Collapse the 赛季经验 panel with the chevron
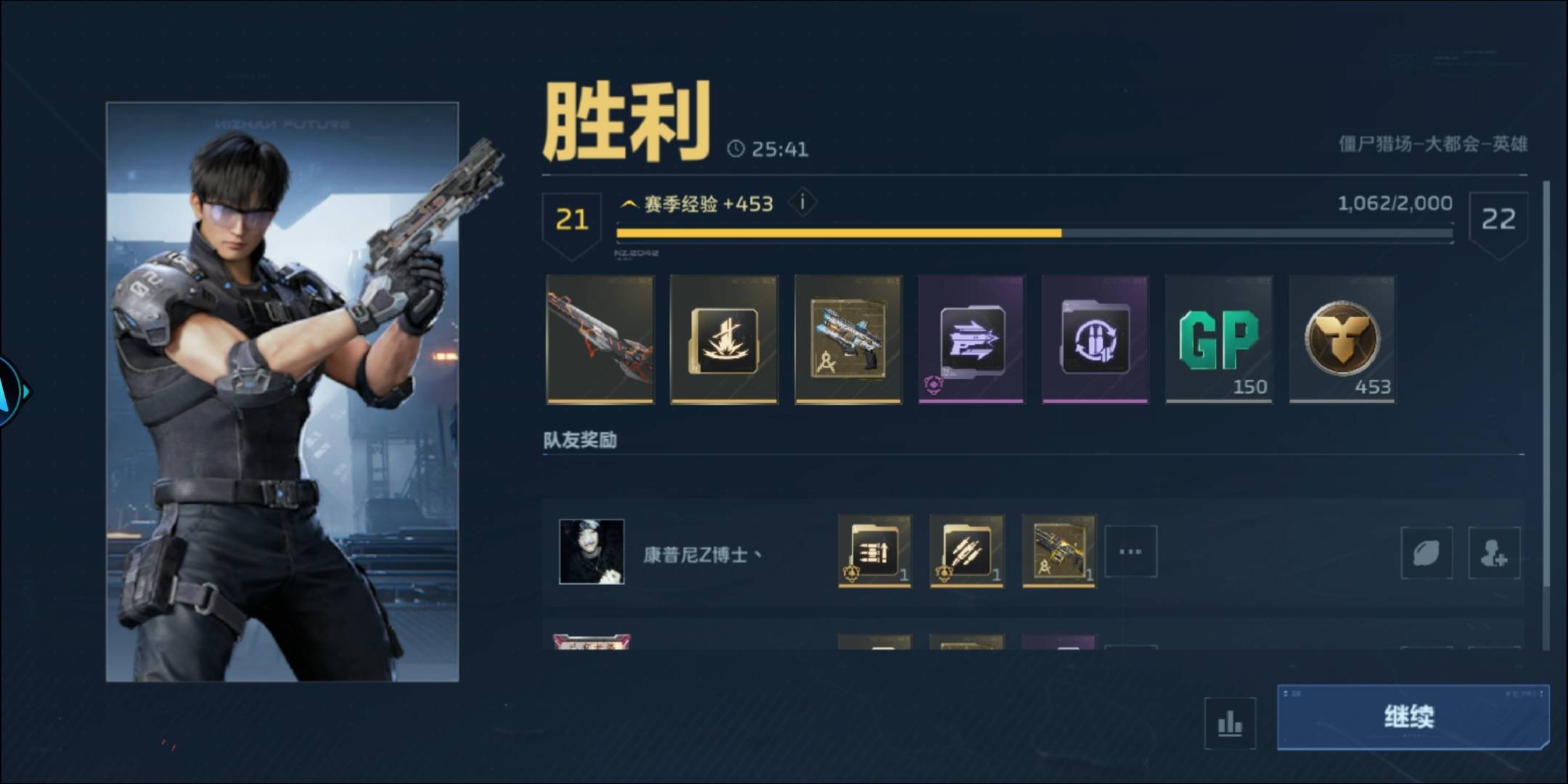This screenshot has width=1568, height=784. [631, 203]
